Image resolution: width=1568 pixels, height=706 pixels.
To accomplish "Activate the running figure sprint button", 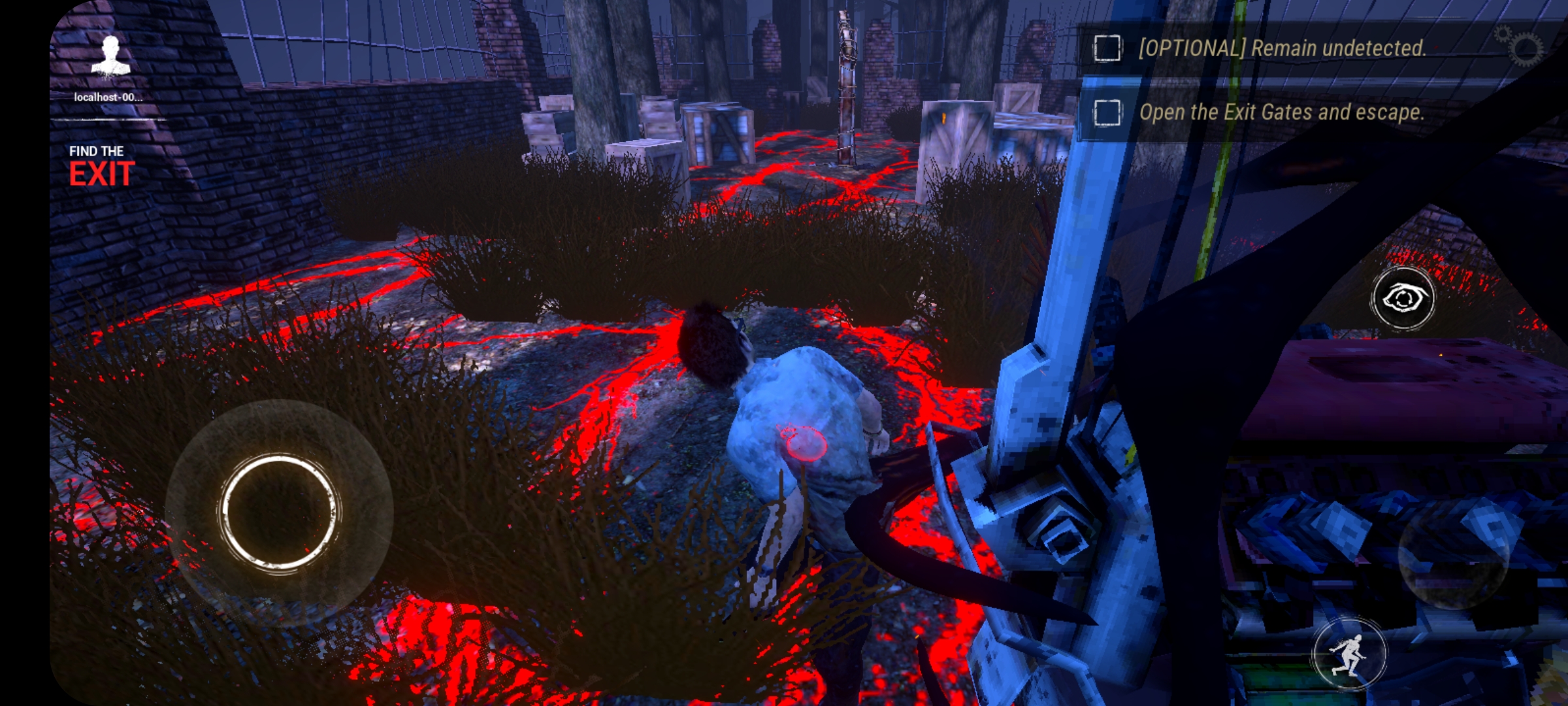I will click(1348, 654).
